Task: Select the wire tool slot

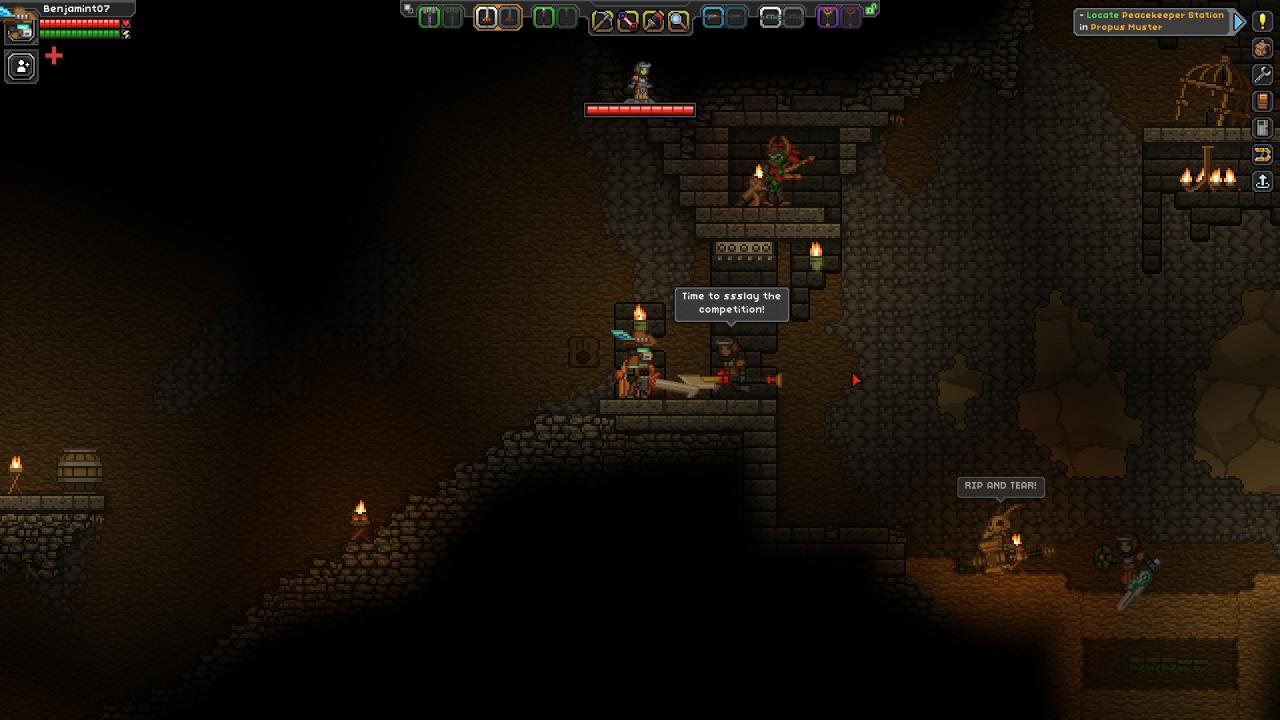Action: (x=628, y=20)
